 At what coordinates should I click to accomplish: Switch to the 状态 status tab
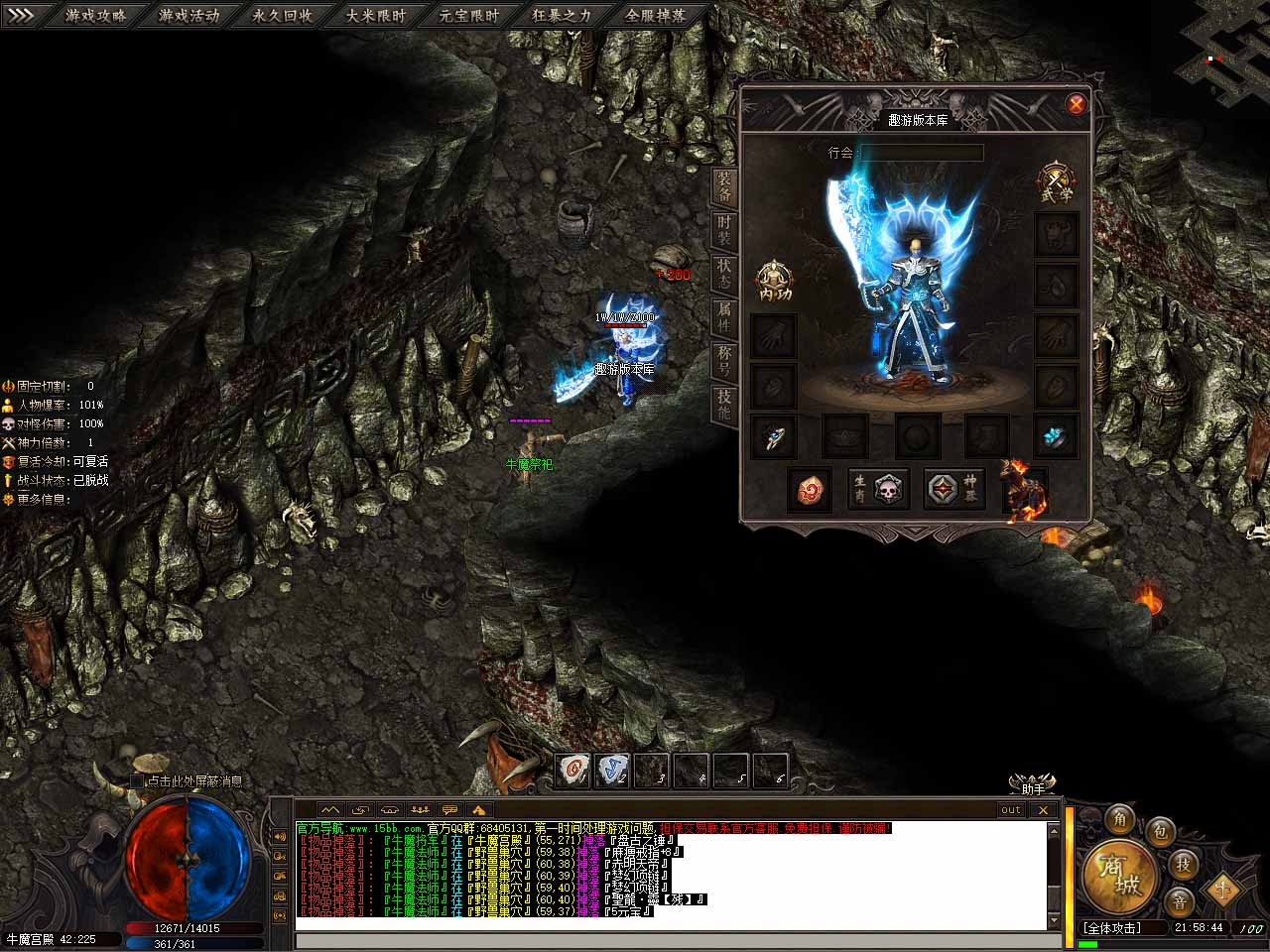725,275
